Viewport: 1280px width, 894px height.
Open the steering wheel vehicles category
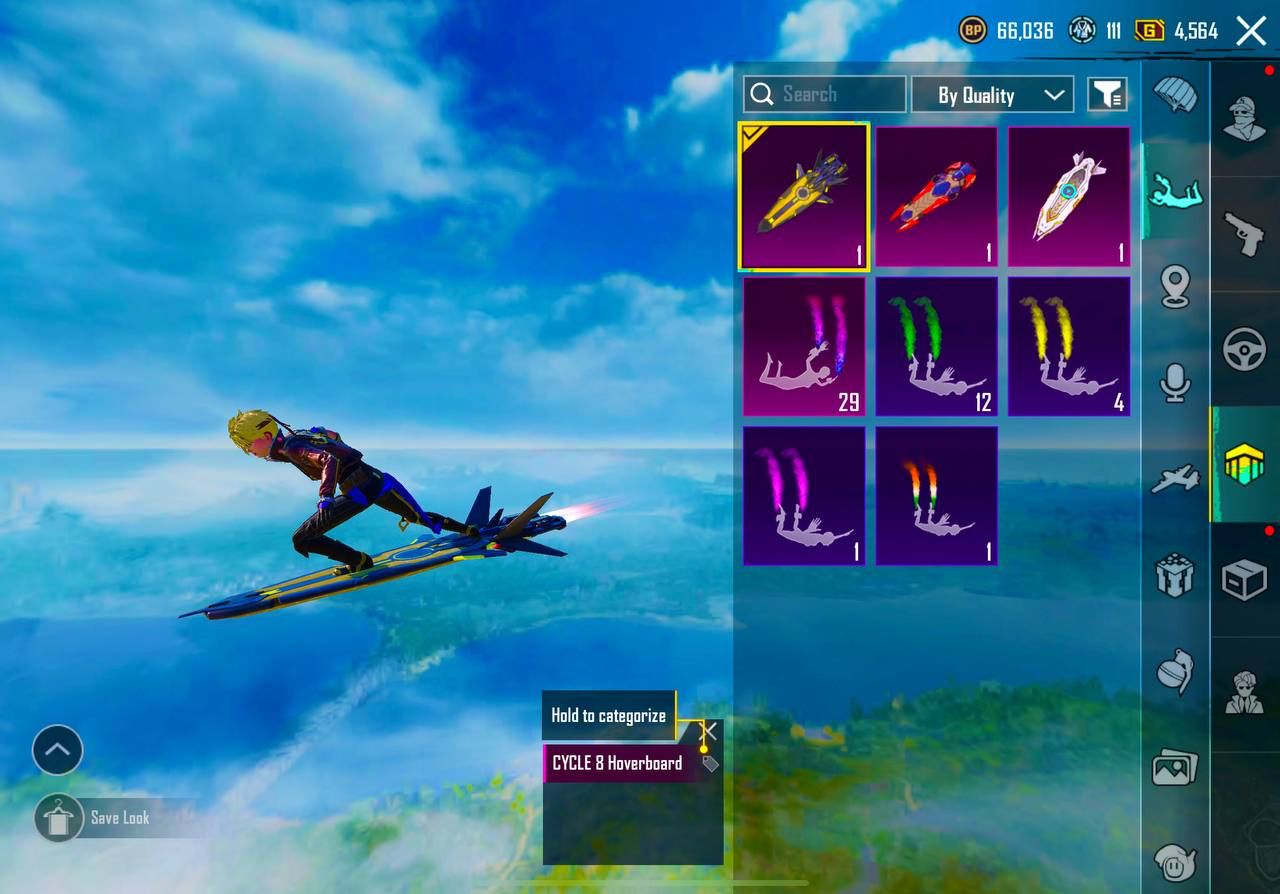tap(1245, 350)
